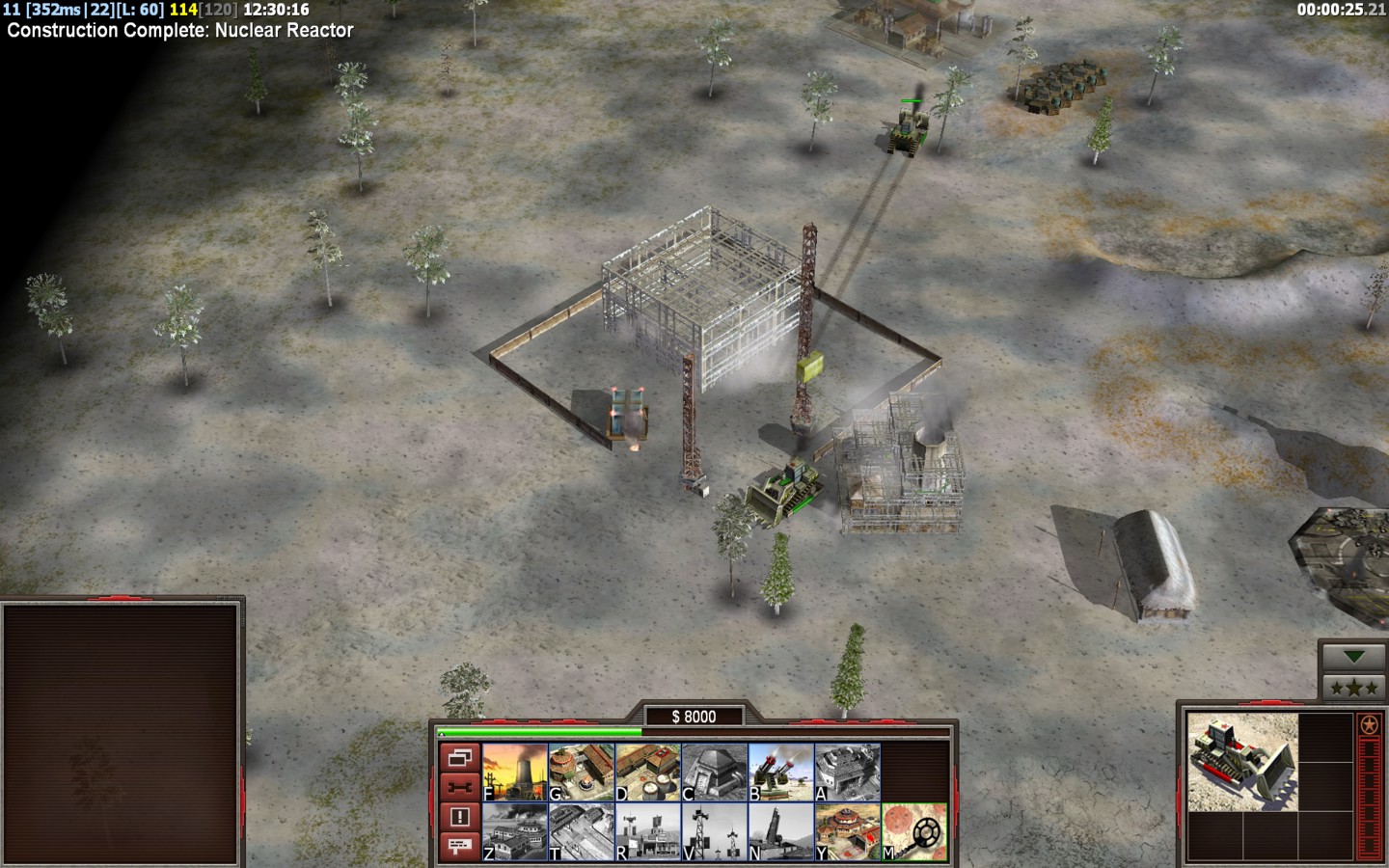Open options with the wrench button

459,787
